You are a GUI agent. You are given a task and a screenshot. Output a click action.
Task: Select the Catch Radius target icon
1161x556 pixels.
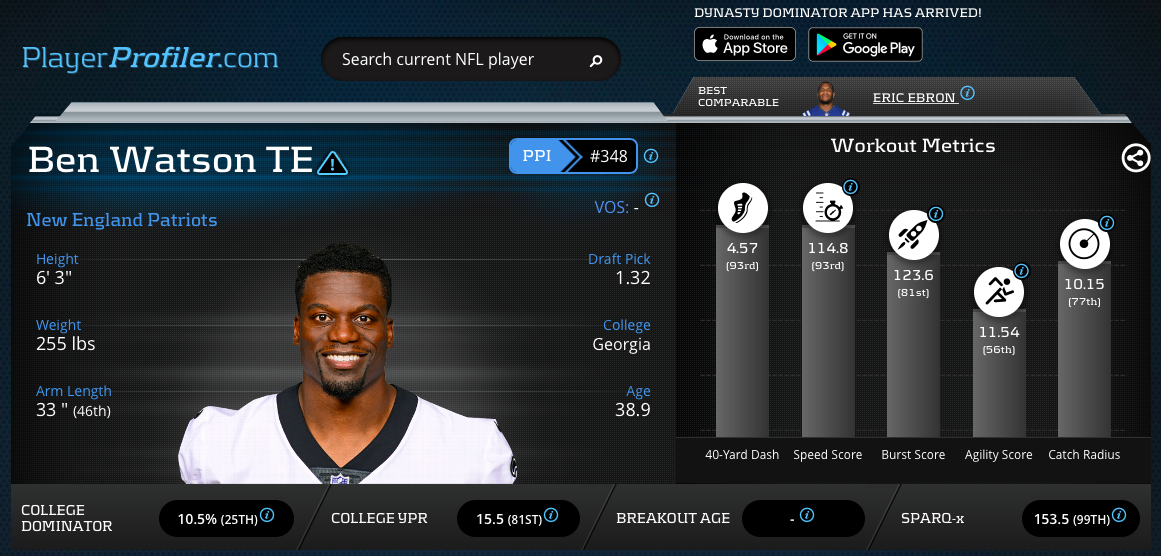click(1084, 244)
